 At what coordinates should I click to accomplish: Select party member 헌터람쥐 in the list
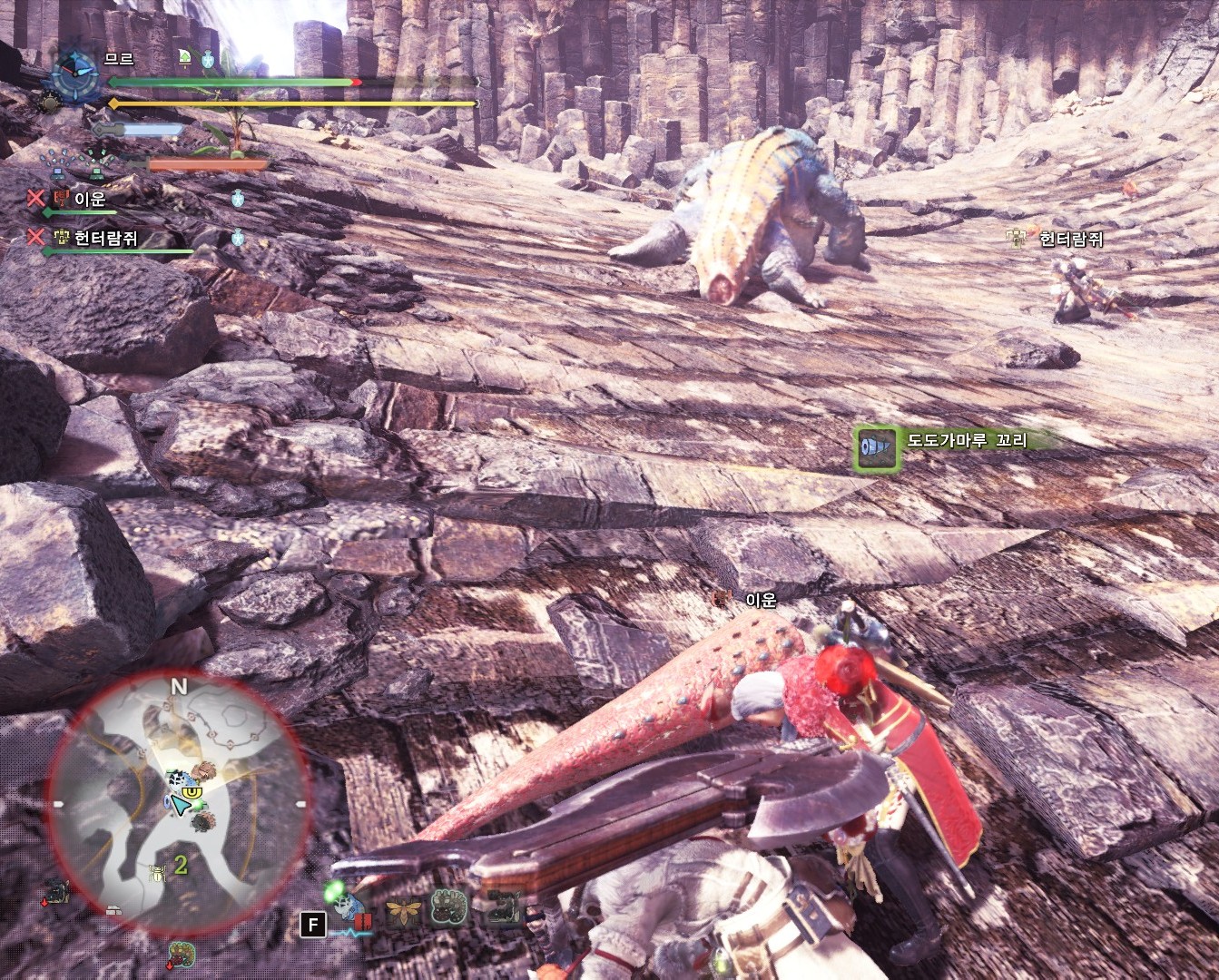[104, 239]
